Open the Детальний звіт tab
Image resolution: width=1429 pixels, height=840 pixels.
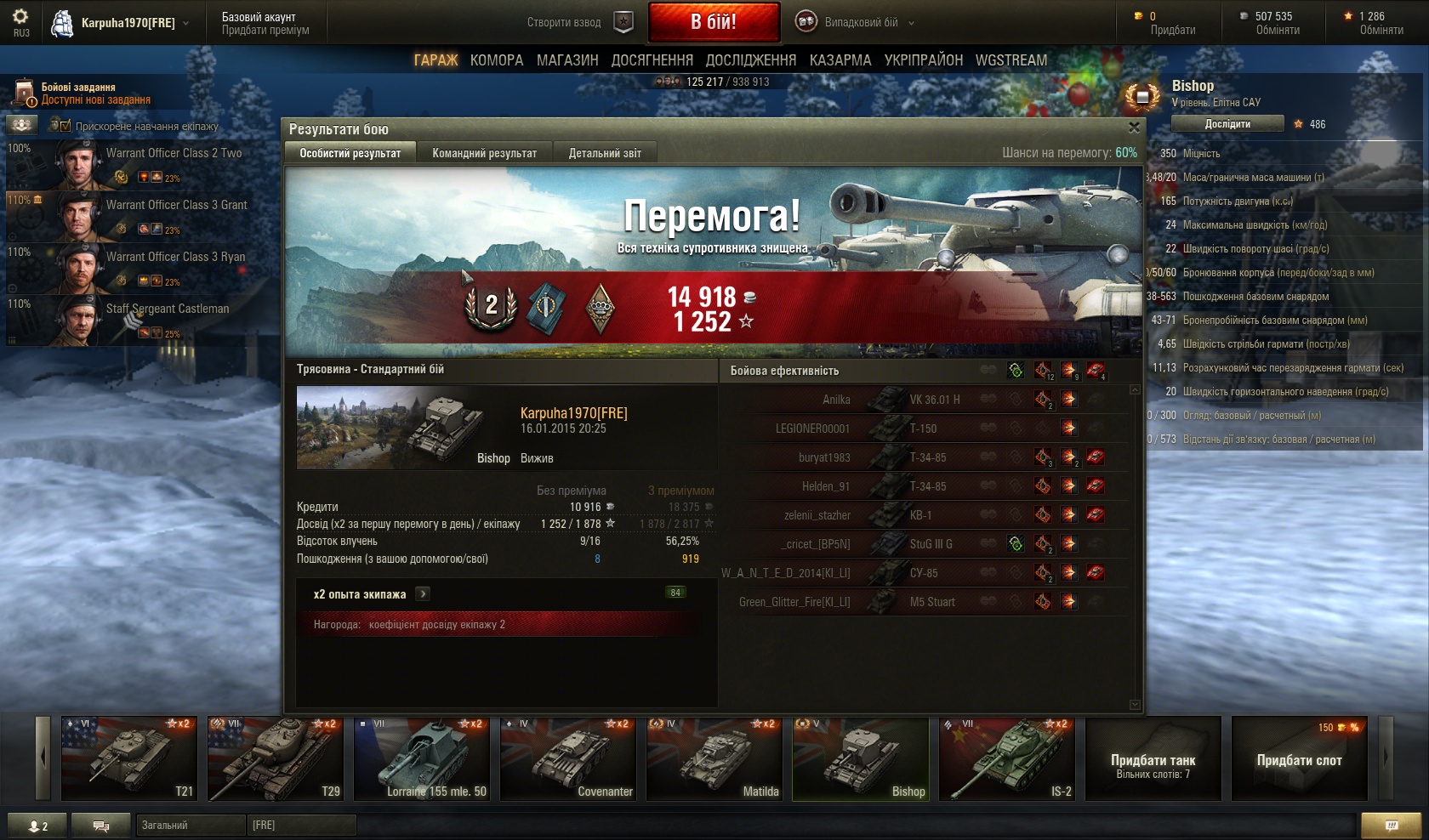pyautogui.click(x=605, y=153)
